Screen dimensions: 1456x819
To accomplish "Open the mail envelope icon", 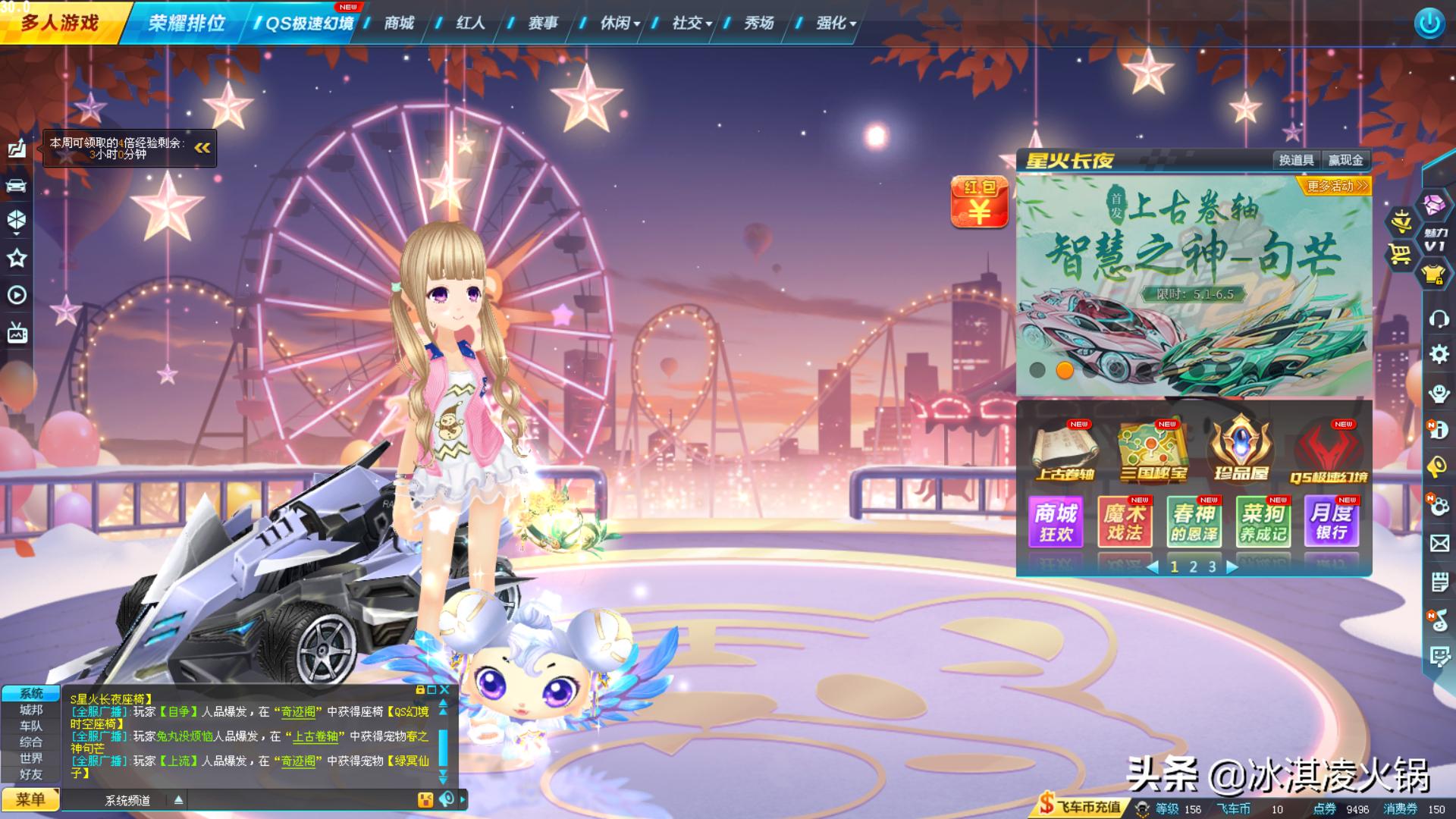I will point(1439,544).
